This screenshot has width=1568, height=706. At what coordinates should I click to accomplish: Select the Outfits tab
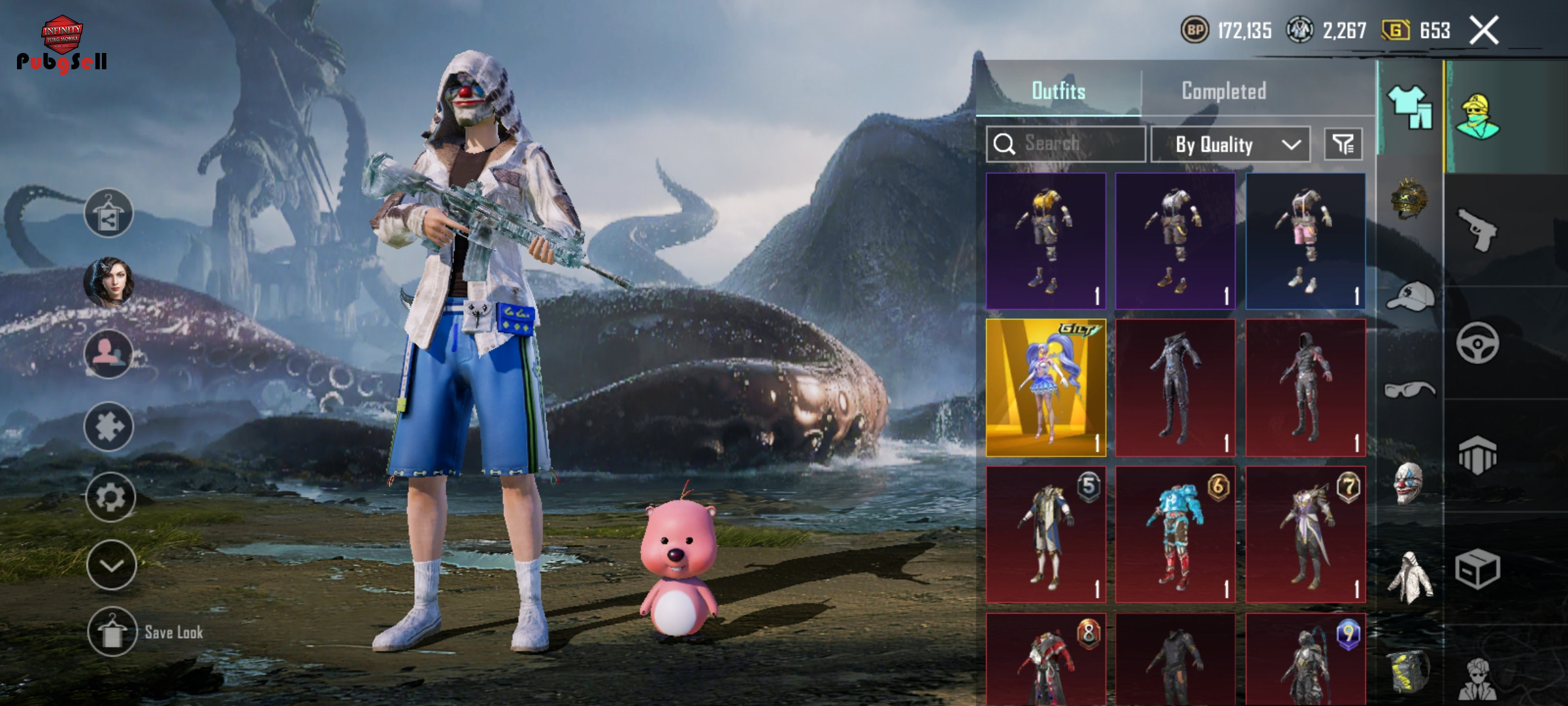[1058, 91]
